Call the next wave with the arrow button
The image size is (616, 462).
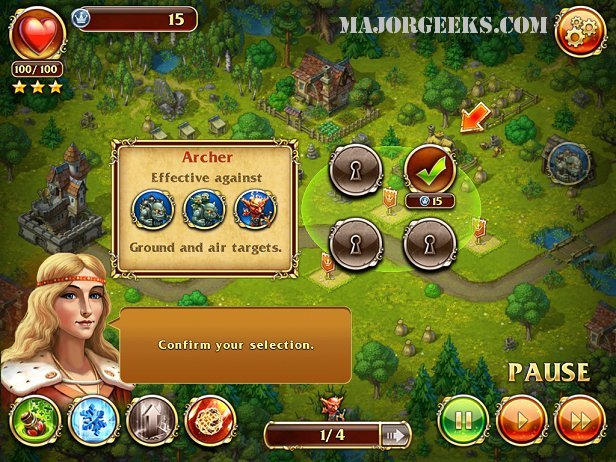[x=395, y=435]
